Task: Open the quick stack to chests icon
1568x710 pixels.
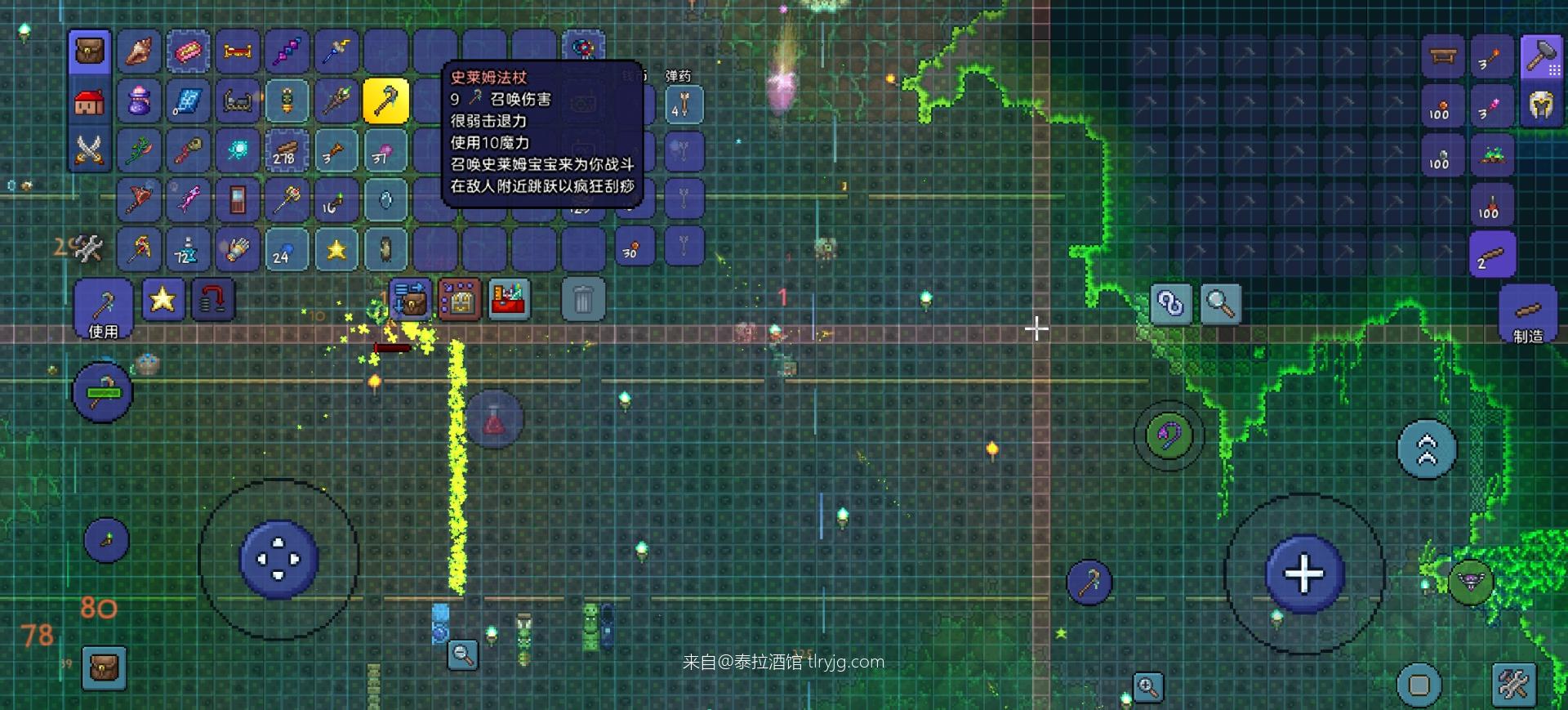Action: (411, 300)
